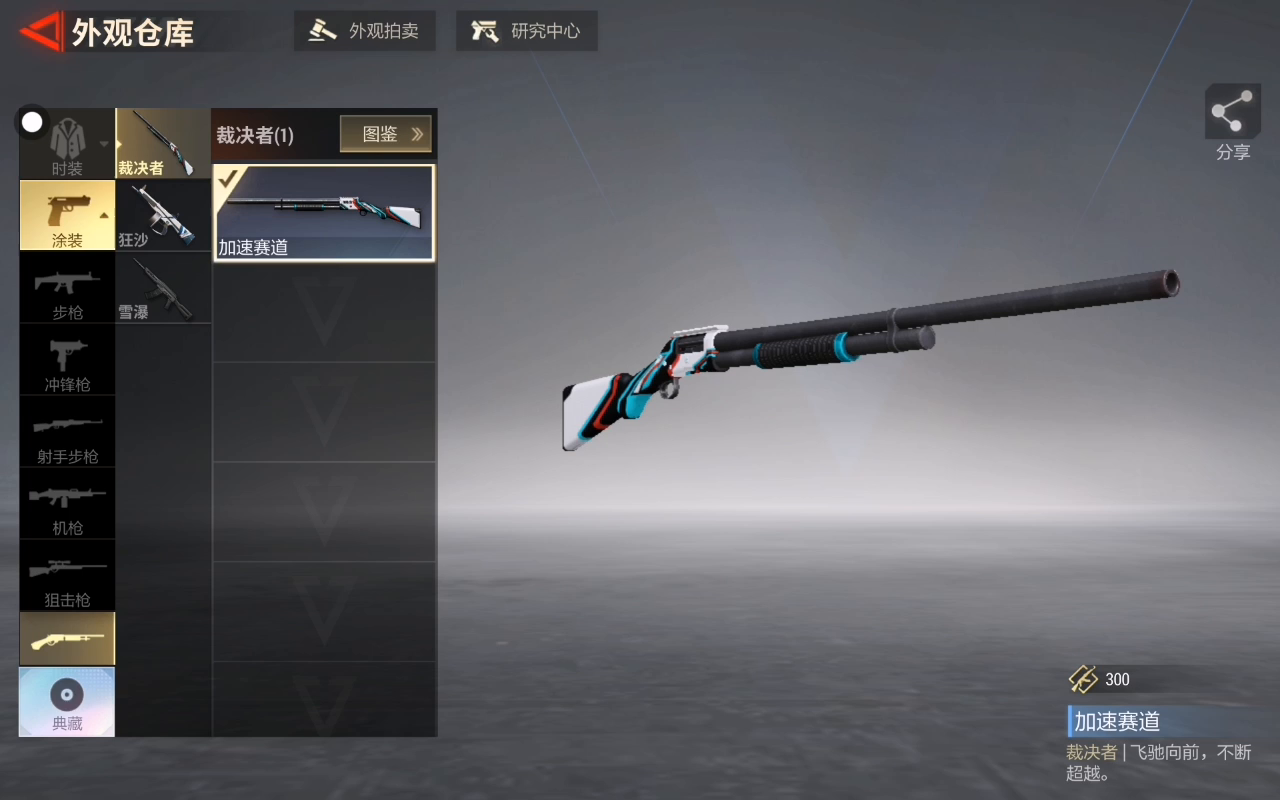Select the shotgun category tab

point(67,639)
